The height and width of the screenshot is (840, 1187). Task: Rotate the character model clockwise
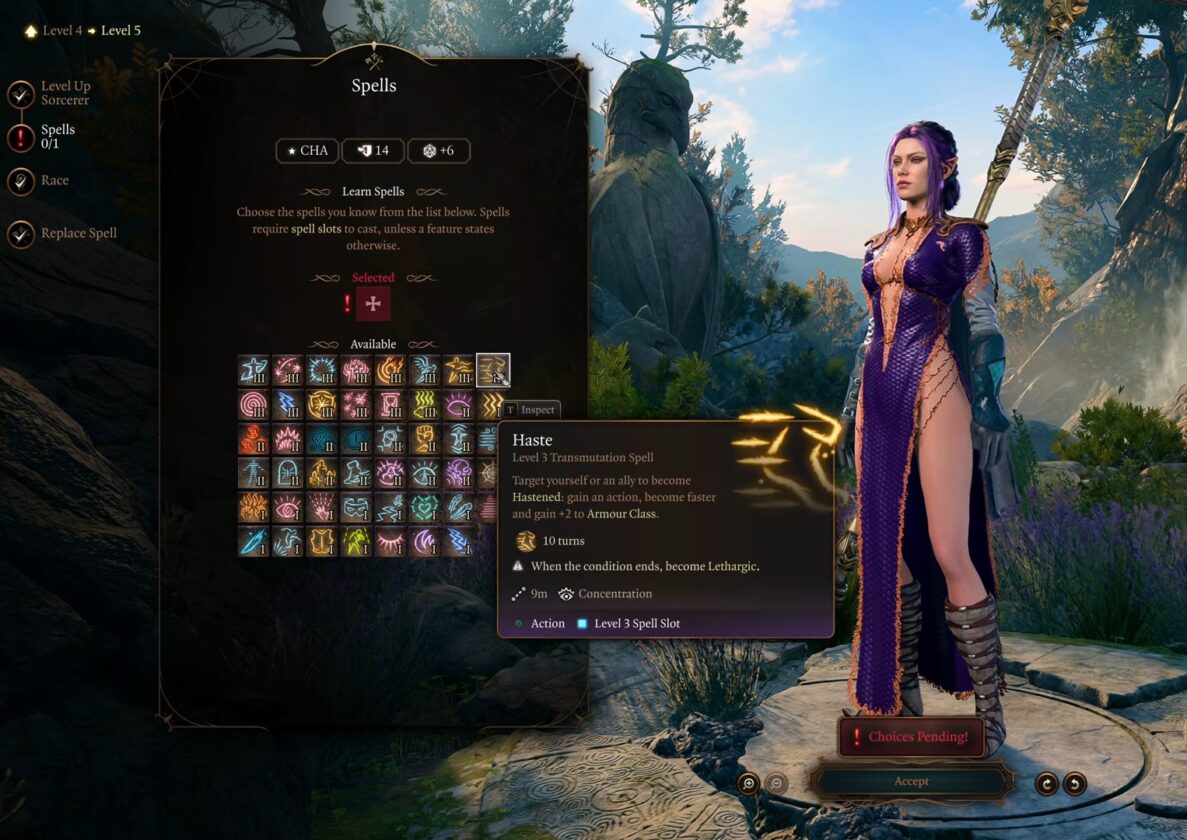pos(1046,783)
